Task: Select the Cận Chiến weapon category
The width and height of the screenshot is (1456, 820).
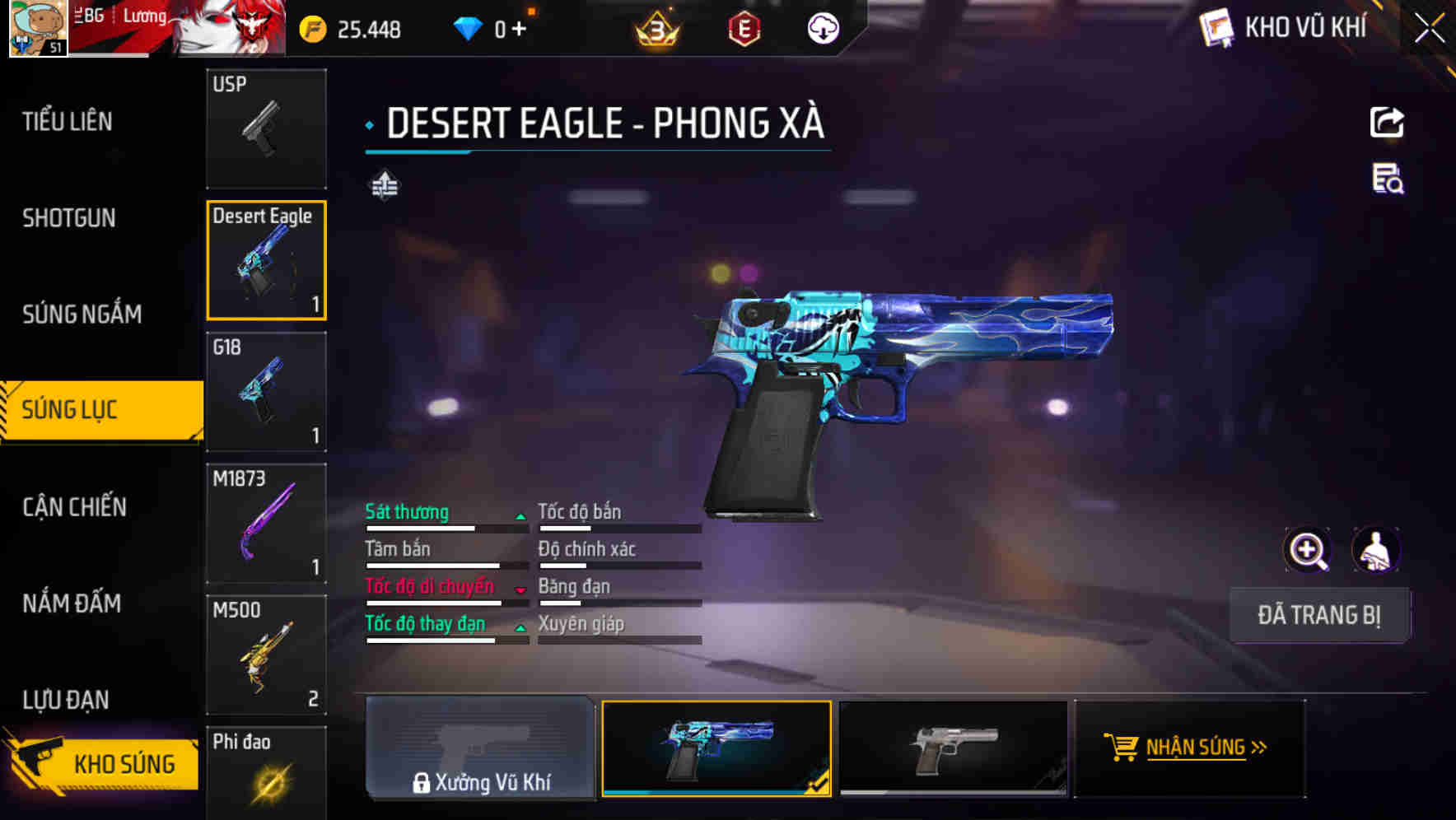Action: [72, 507]
